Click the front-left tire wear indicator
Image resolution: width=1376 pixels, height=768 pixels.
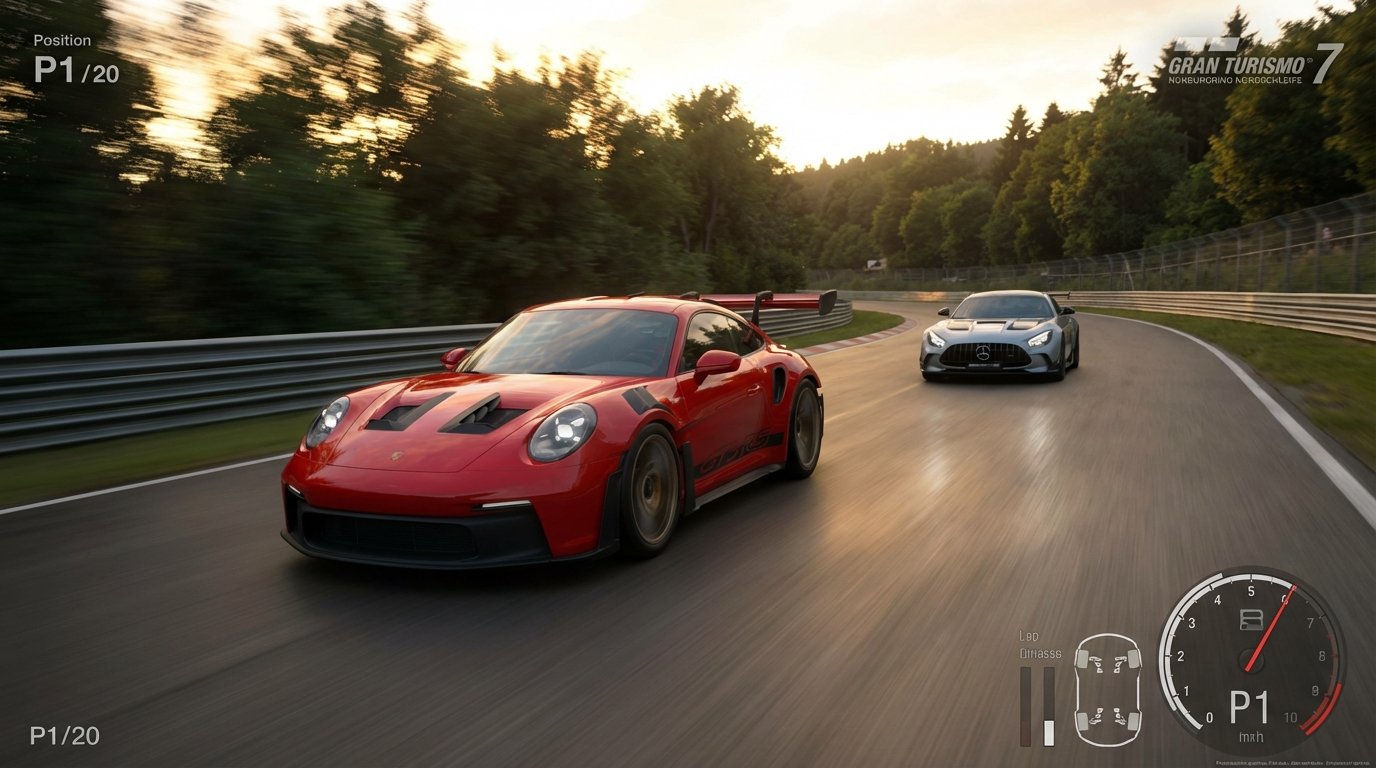pos(1081,659)
